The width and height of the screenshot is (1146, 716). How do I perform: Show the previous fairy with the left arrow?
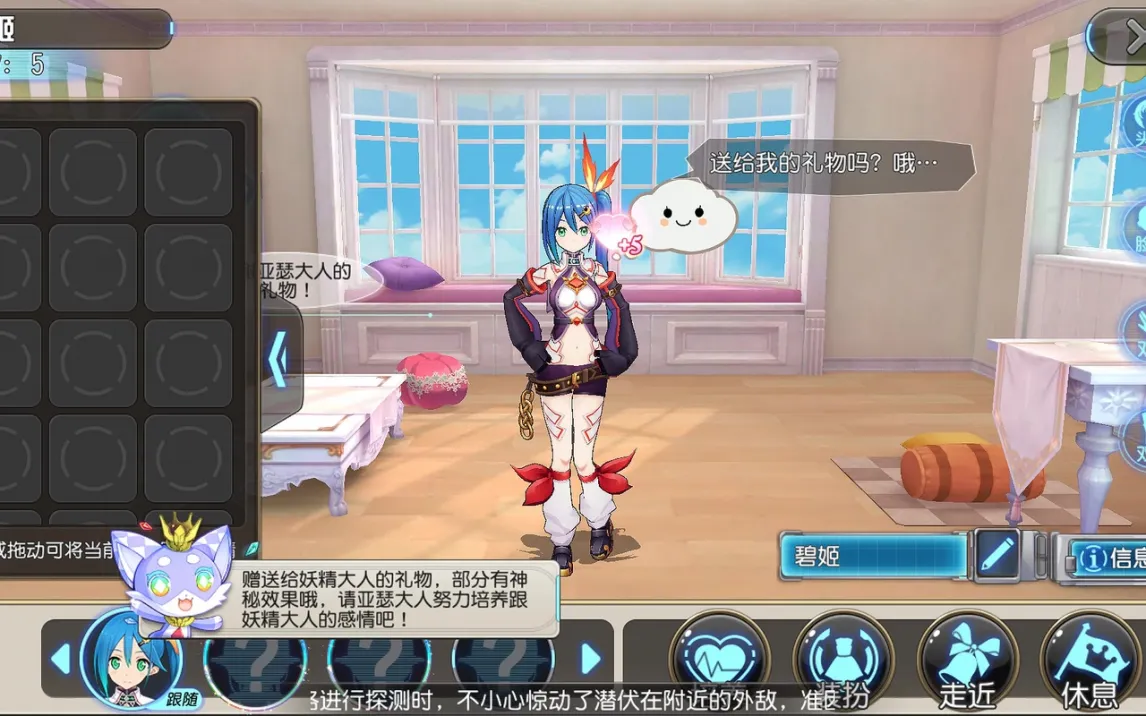pos(61,659)
